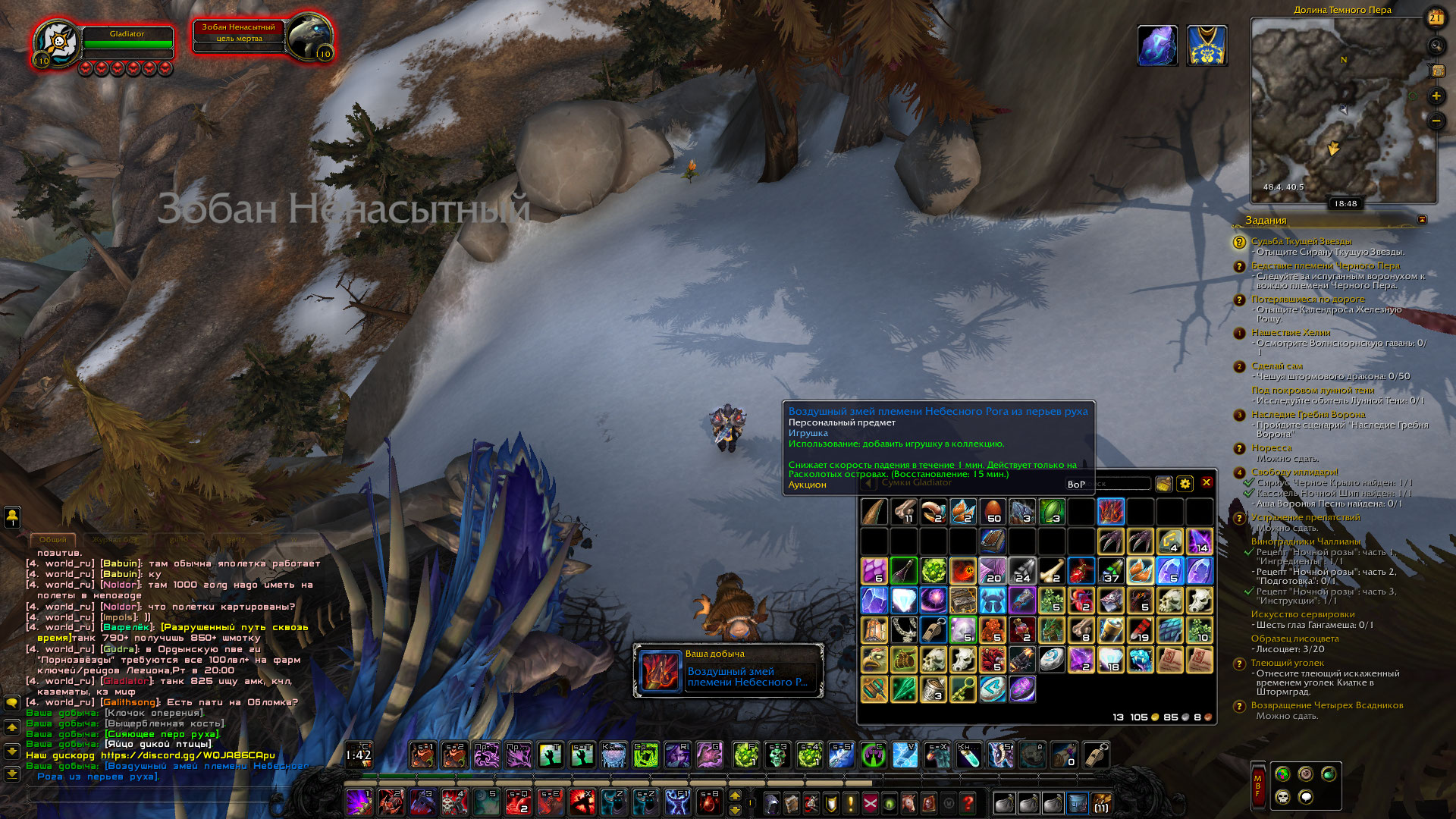The height and width of the screenshot is (819, 1456).
Task: Zoom in the minimap with plus button
Action: pos(1436,96)
